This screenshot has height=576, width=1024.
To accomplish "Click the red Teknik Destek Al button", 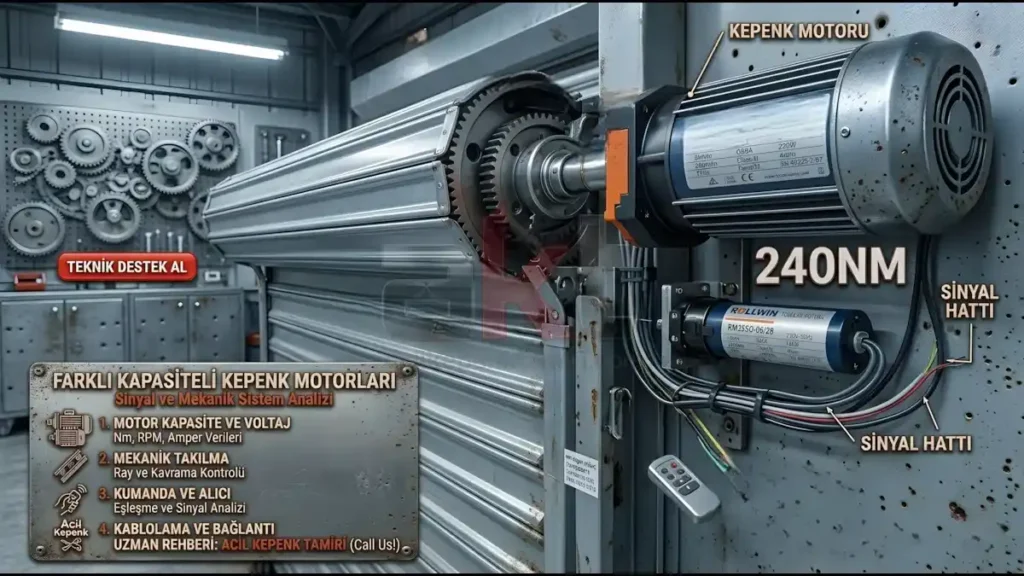I will [127, 267].
